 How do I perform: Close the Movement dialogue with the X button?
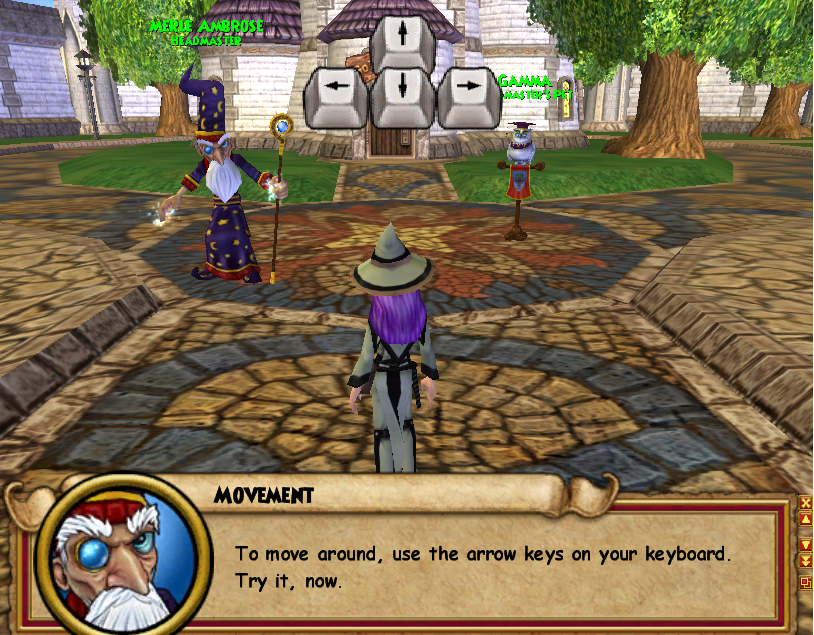click(806, 502)
